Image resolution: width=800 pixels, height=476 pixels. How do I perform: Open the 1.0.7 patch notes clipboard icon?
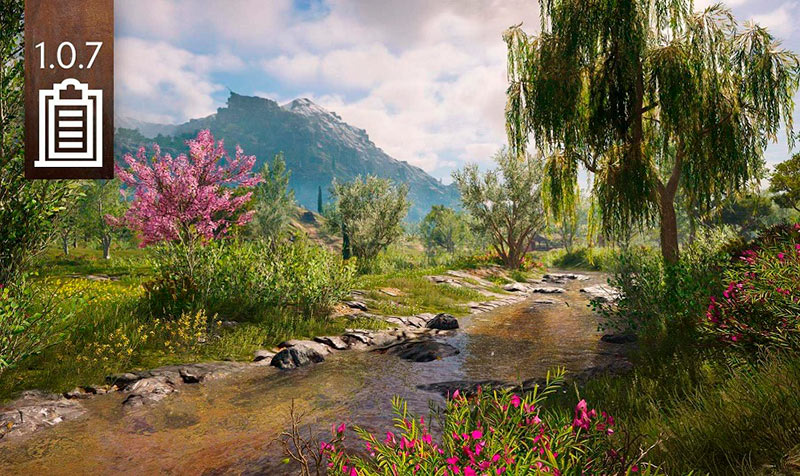coord(68,123)
